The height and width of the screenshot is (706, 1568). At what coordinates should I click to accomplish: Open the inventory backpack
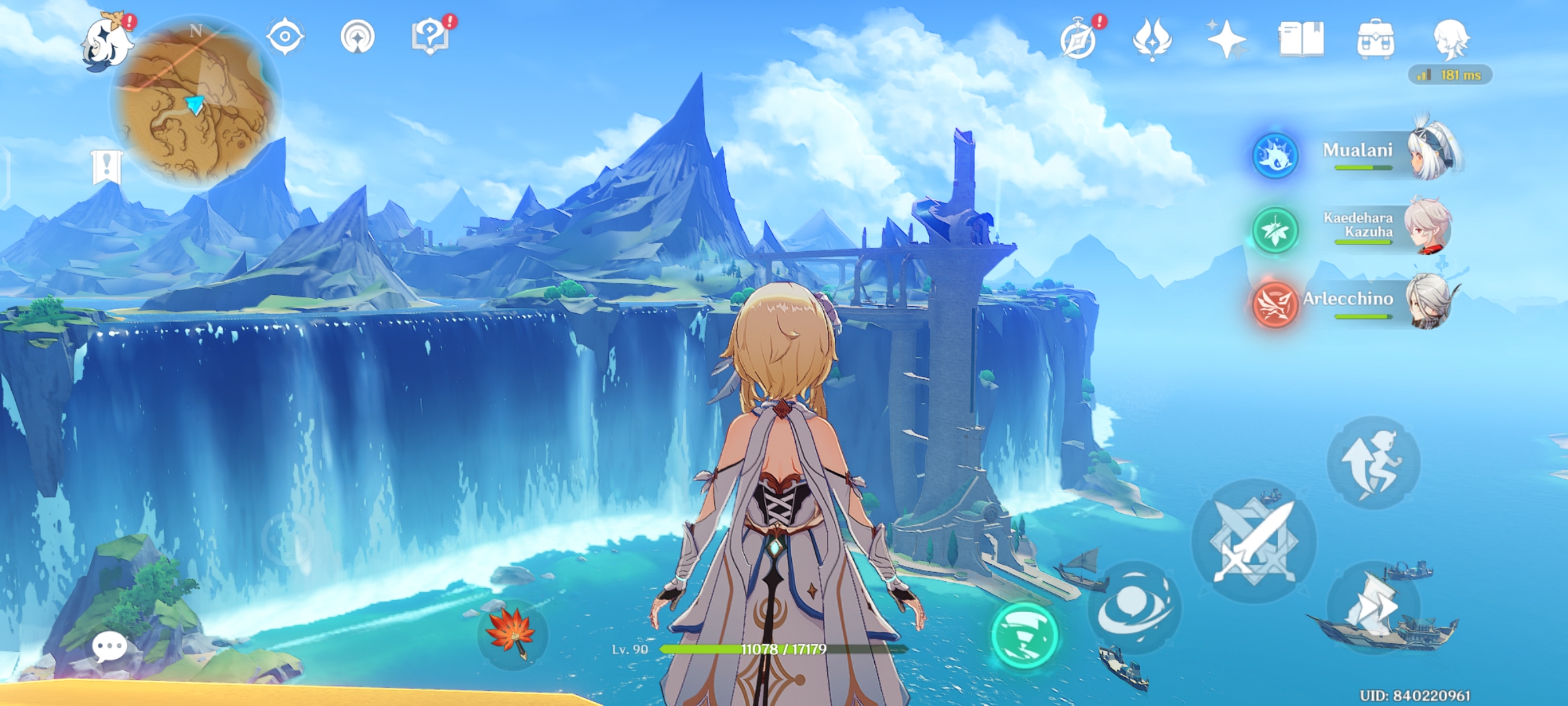coord(1375,40)
